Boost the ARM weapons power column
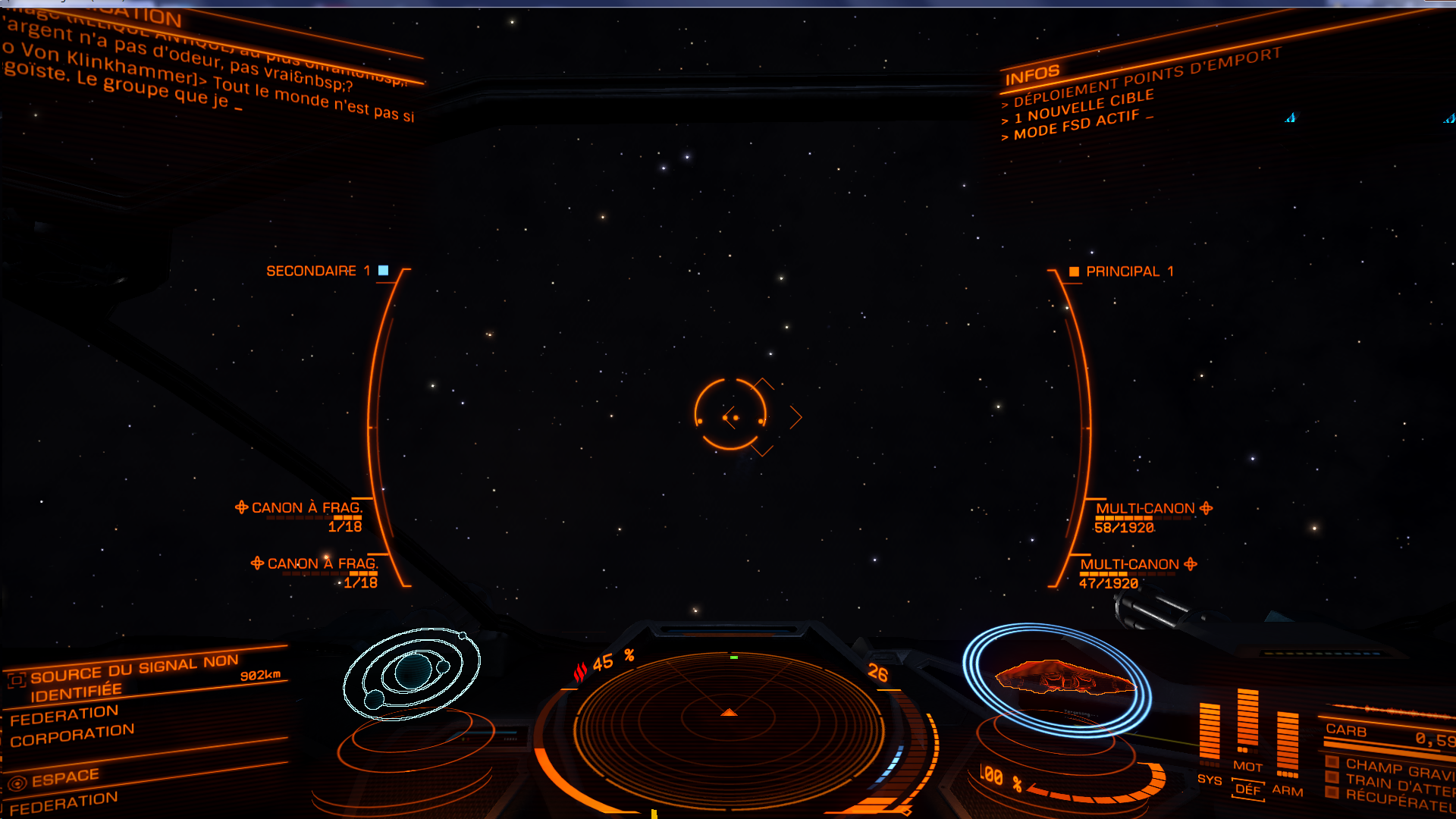Screen dimensions: 1456x819 [1288, 743]
